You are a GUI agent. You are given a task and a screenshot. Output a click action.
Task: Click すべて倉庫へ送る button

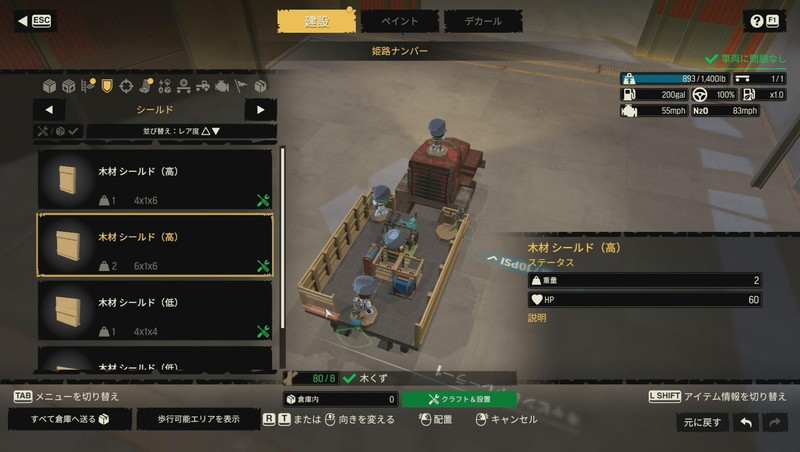pyautogui.click(x=69, y=419)
